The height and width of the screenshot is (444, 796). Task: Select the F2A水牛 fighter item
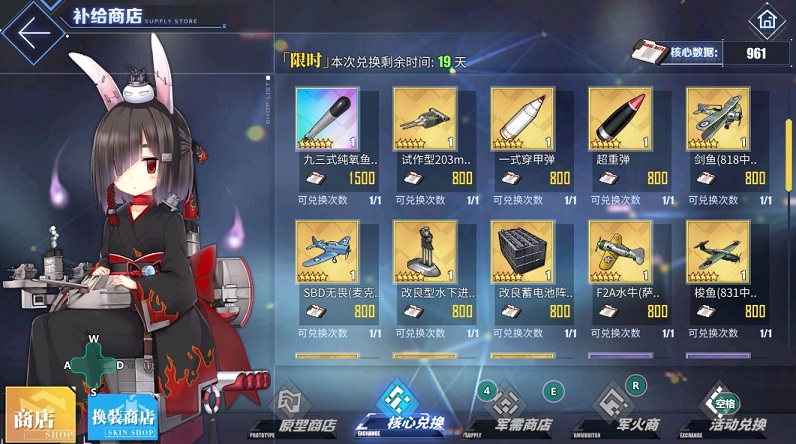(620, 252)
